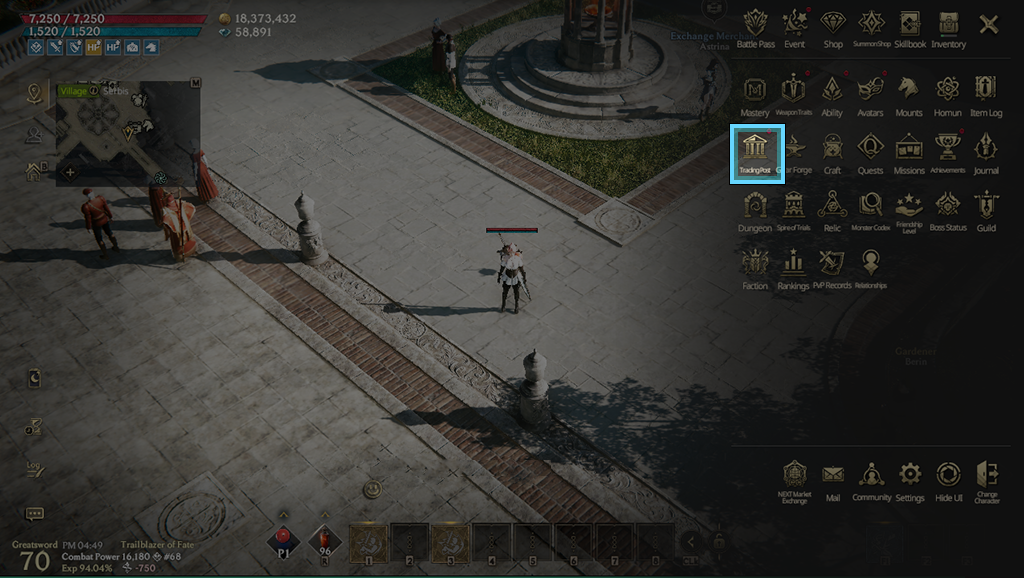Open the Inventory bag
The image size is (1024, 578).
(948, 27)
